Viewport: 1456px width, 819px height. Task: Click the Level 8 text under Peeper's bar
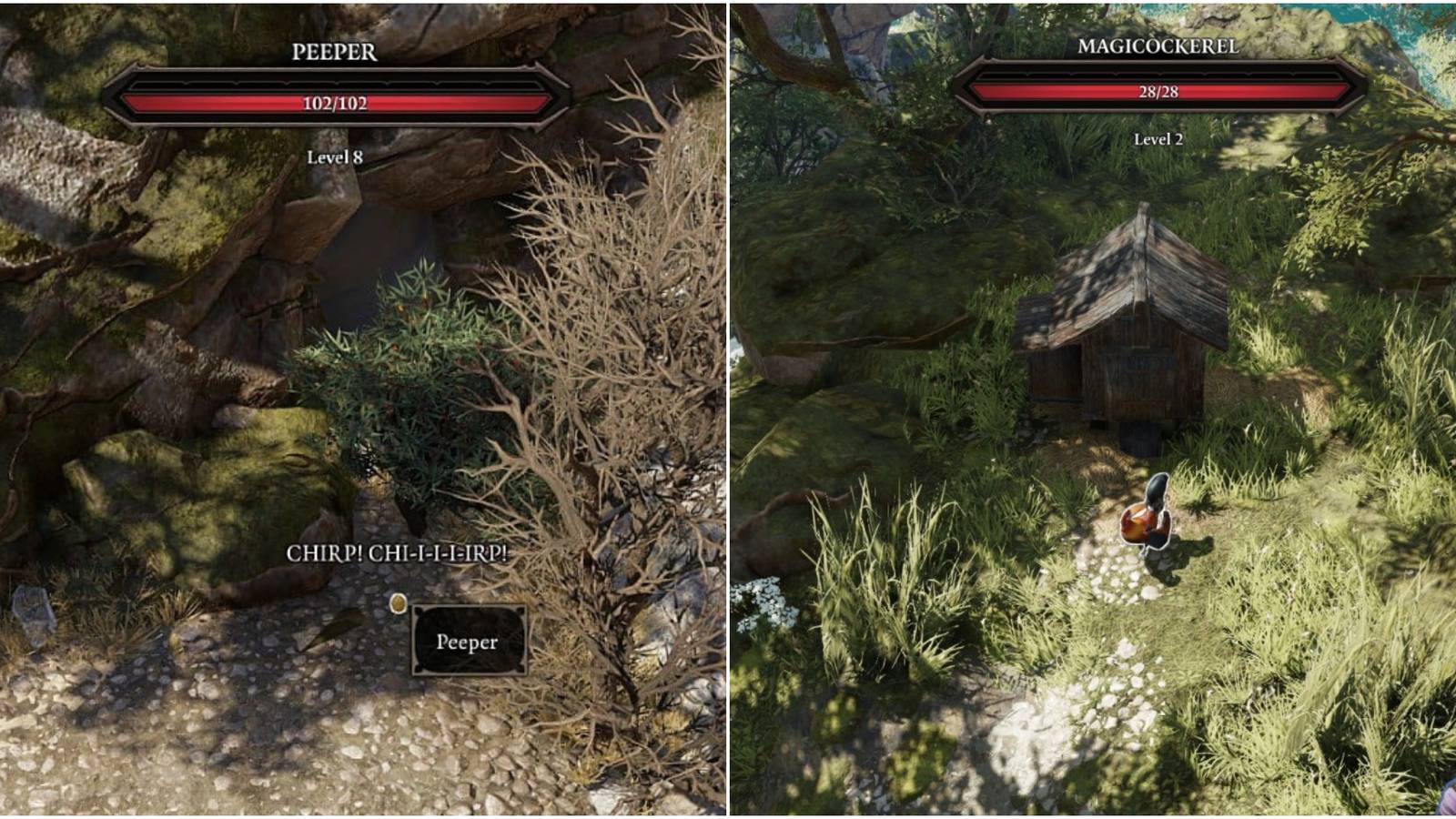[x=336, y=155]
